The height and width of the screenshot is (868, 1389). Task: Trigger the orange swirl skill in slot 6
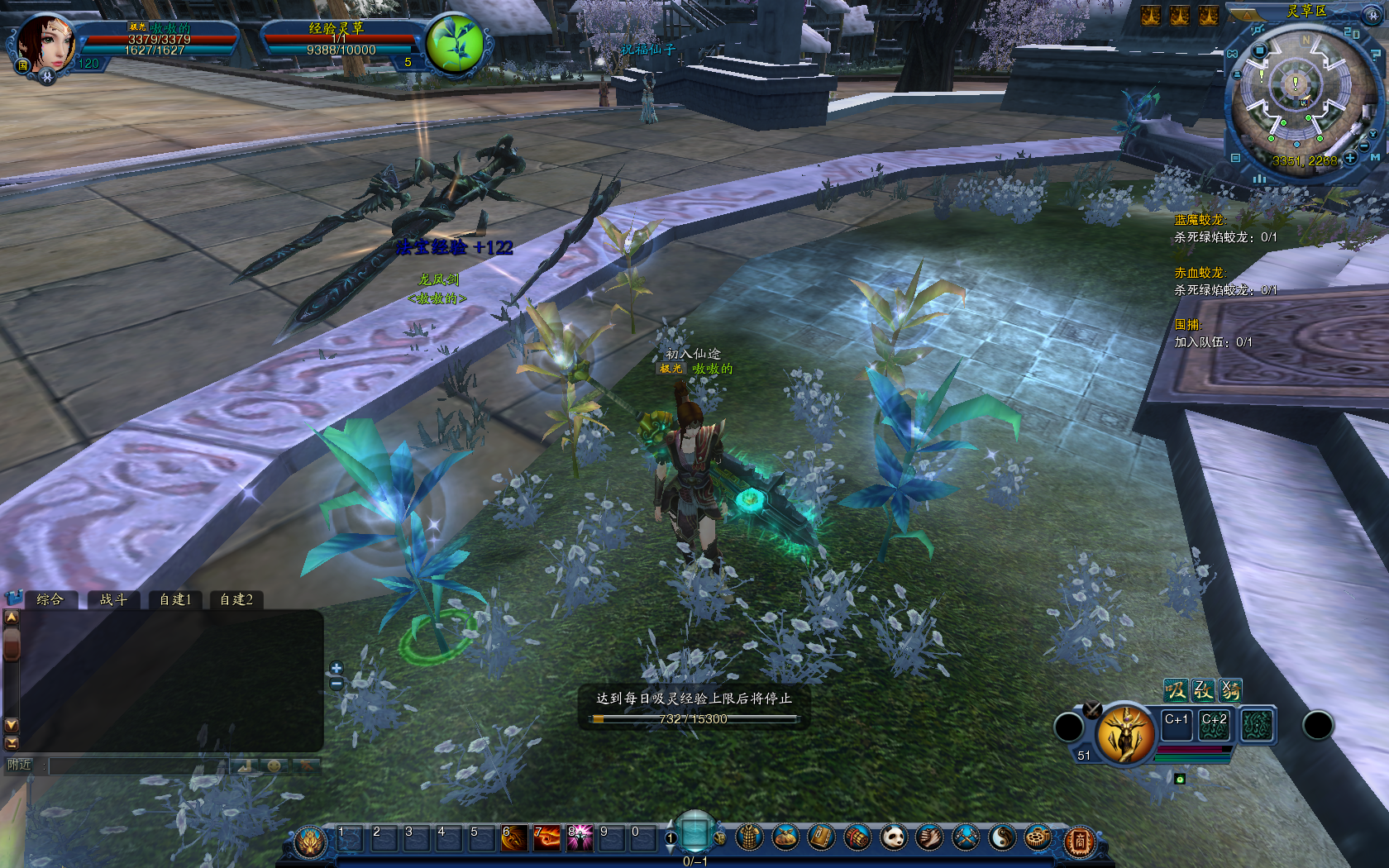coord(513,838)
